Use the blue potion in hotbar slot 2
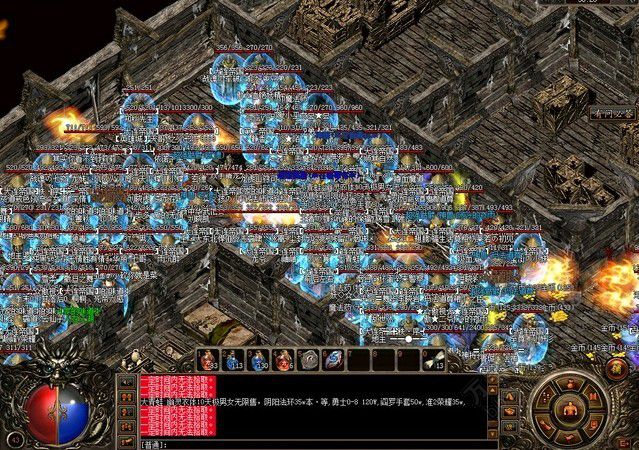 (x=233, y=360)
